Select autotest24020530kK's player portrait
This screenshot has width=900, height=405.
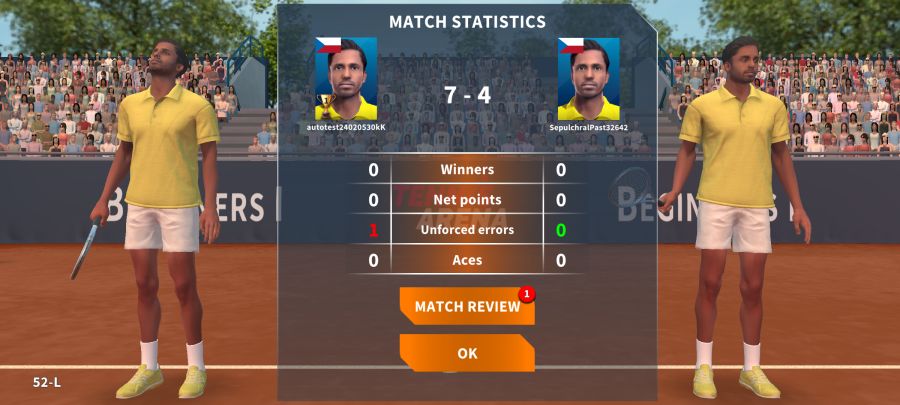(346, 79)
